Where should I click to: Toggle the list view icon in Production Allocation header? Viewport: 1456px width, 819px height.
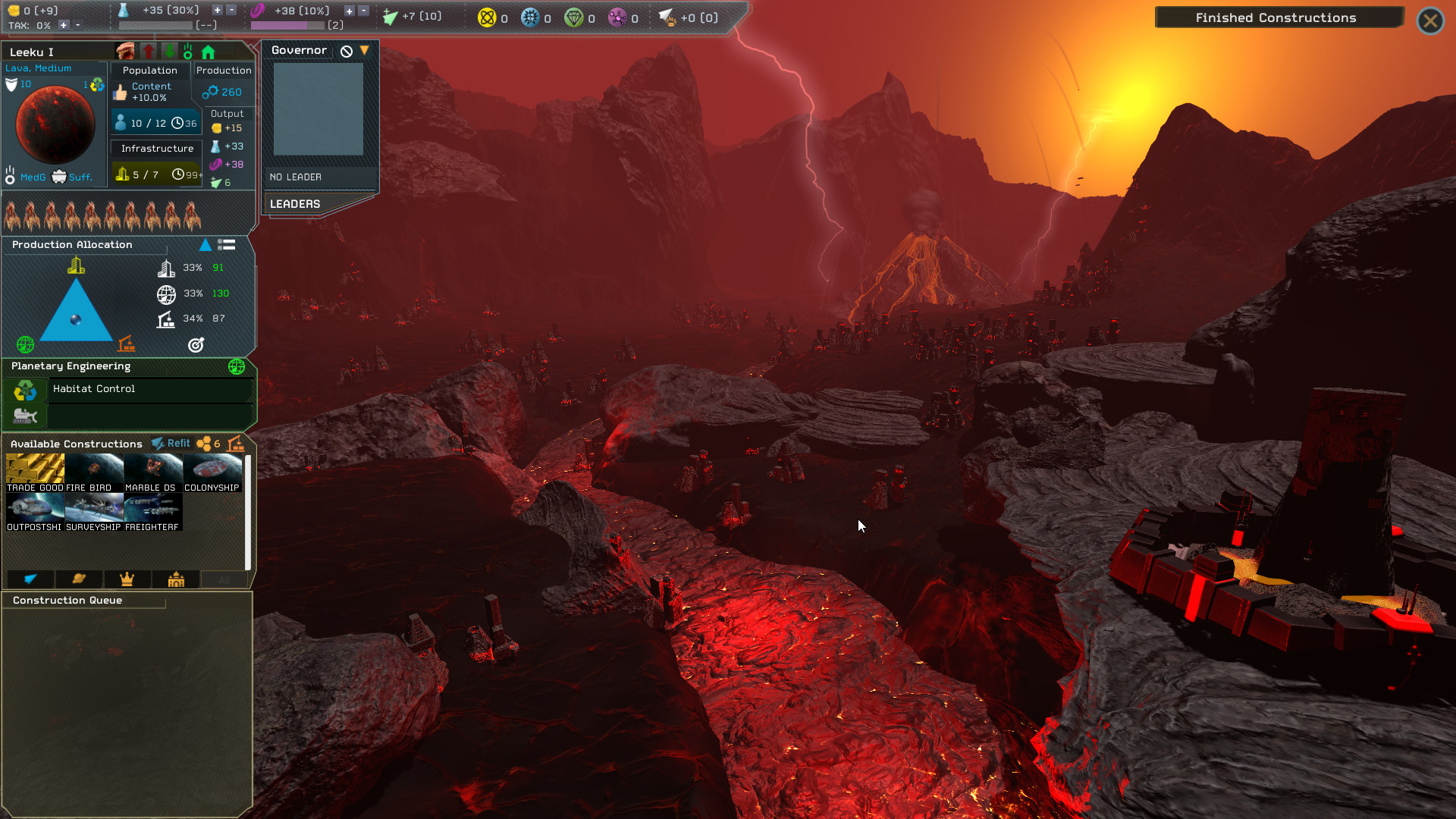[x=227, y=244]
